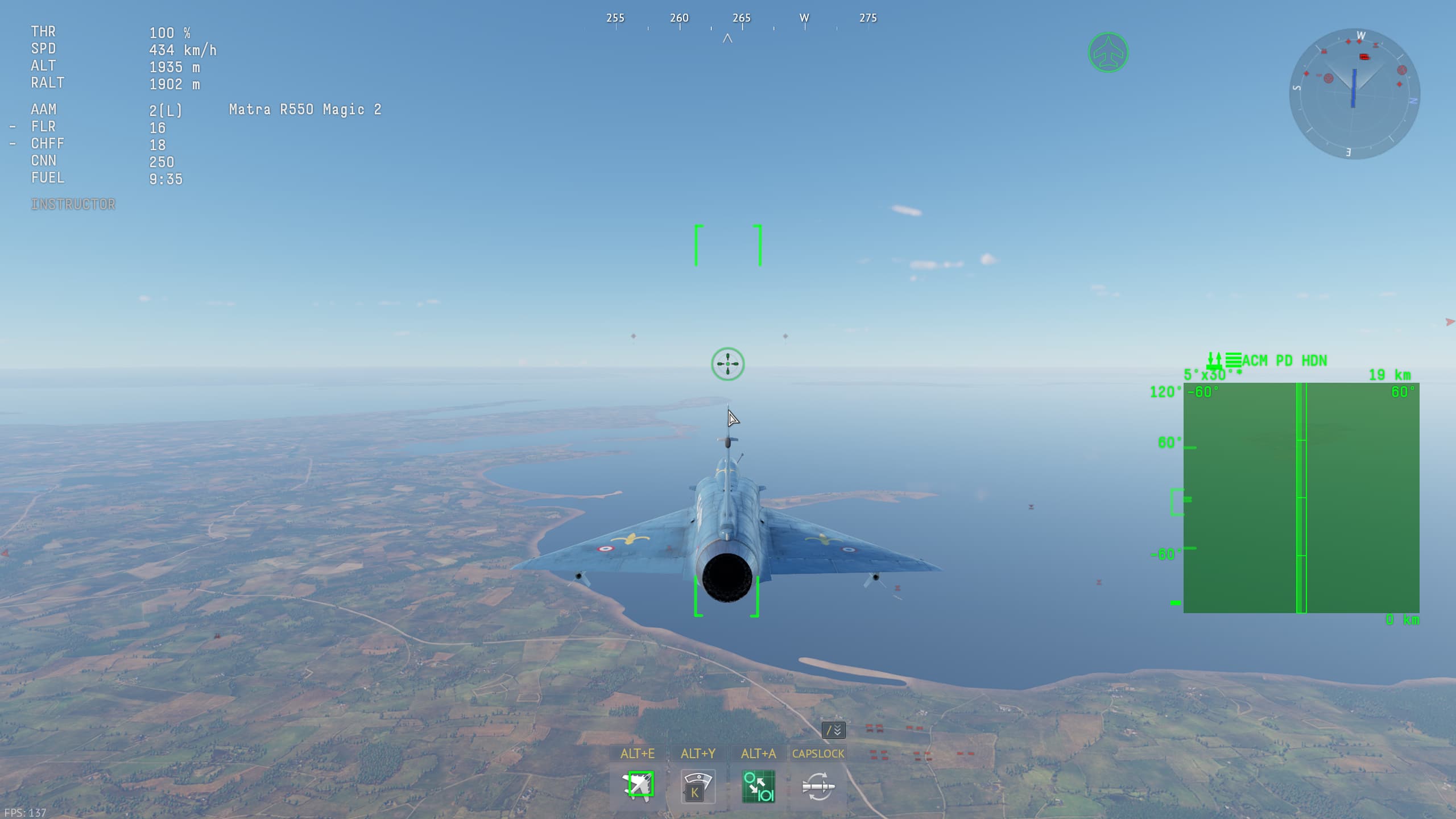The image size is (1456, 819).
Task: Select the ACM radar mode label
Action: point(1255,360)
